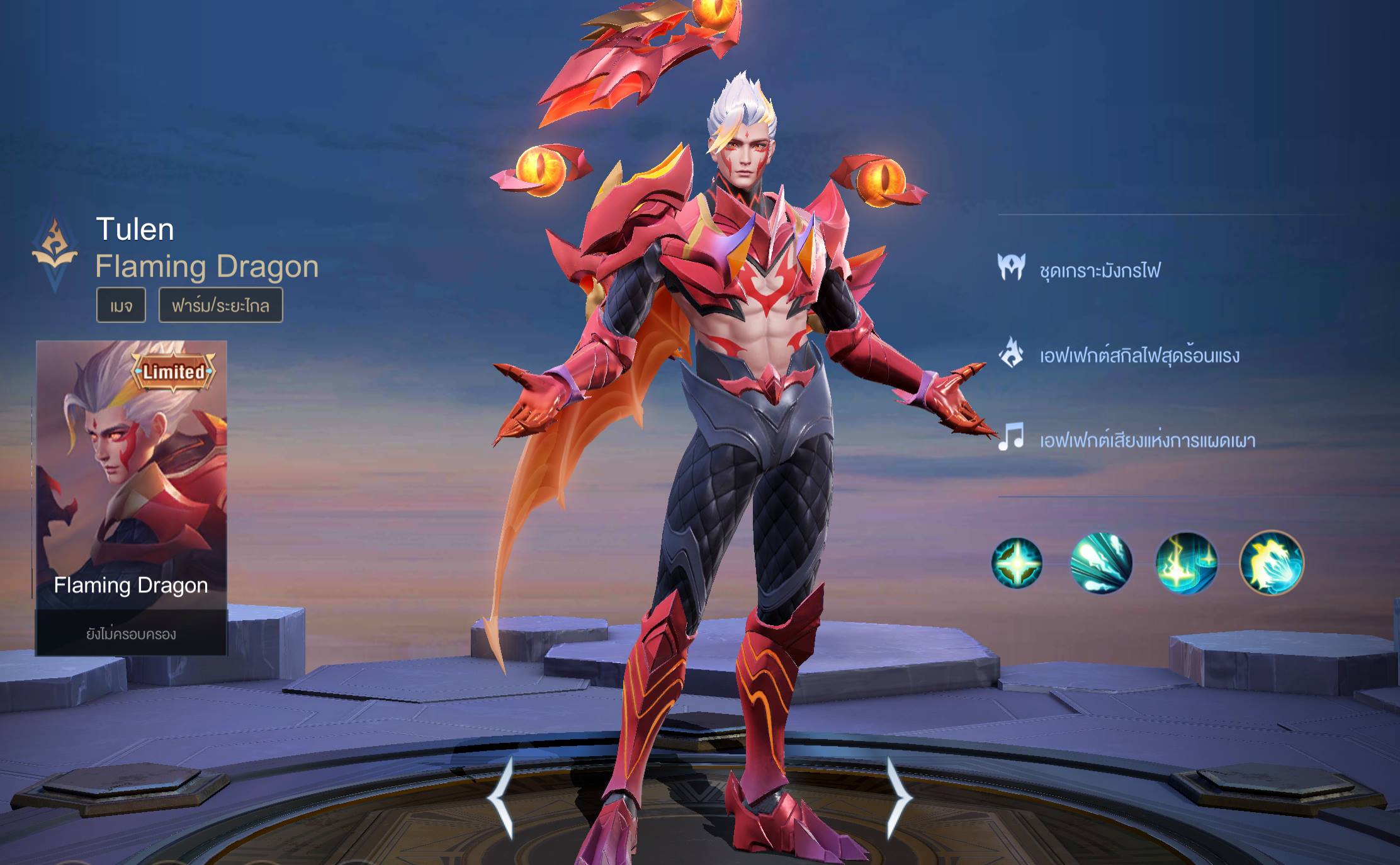1400x865 pixels.
Task: Tap the เมจ (Mage) role tag
Action: pos(121,305)
